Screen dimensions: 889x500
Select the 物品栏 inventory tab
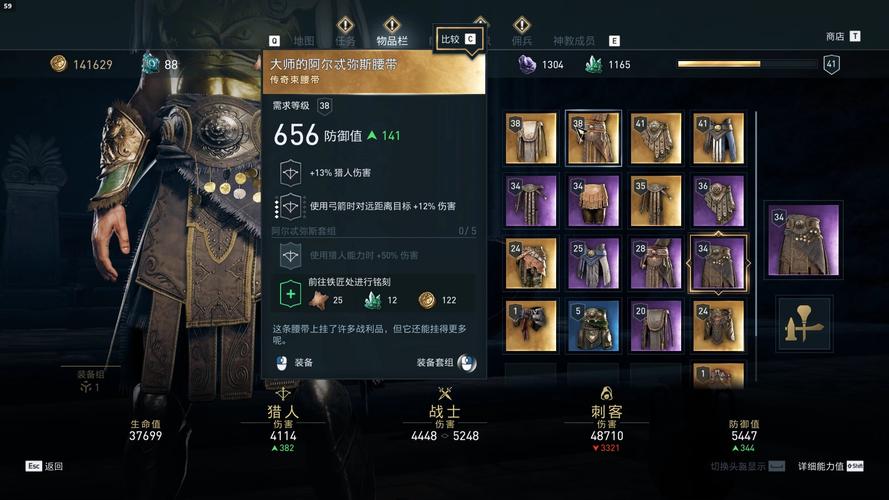(x=392, y=41)
